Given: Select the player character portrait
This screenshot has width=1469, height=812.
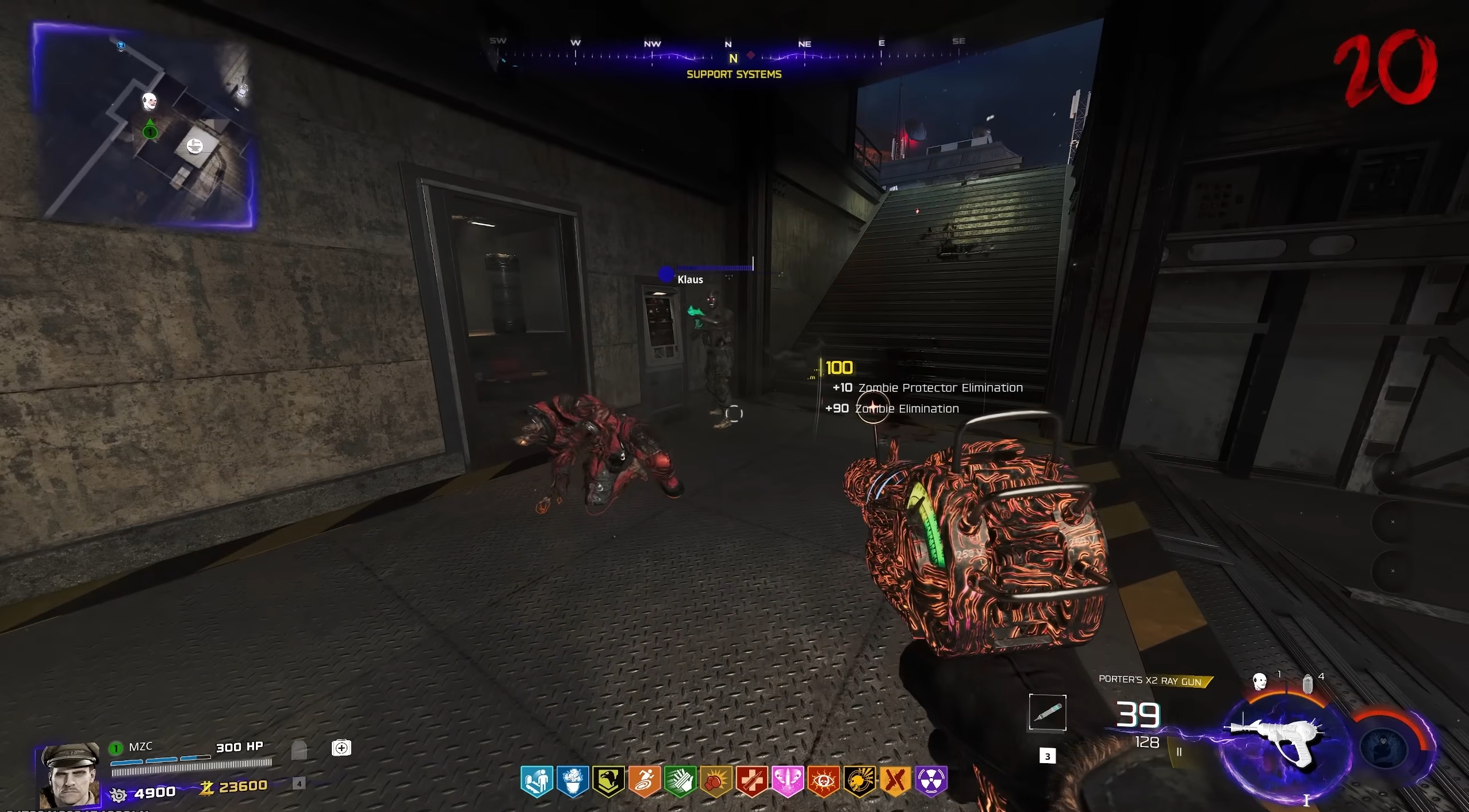Looking at the screenshot, I should pos(69,775).
